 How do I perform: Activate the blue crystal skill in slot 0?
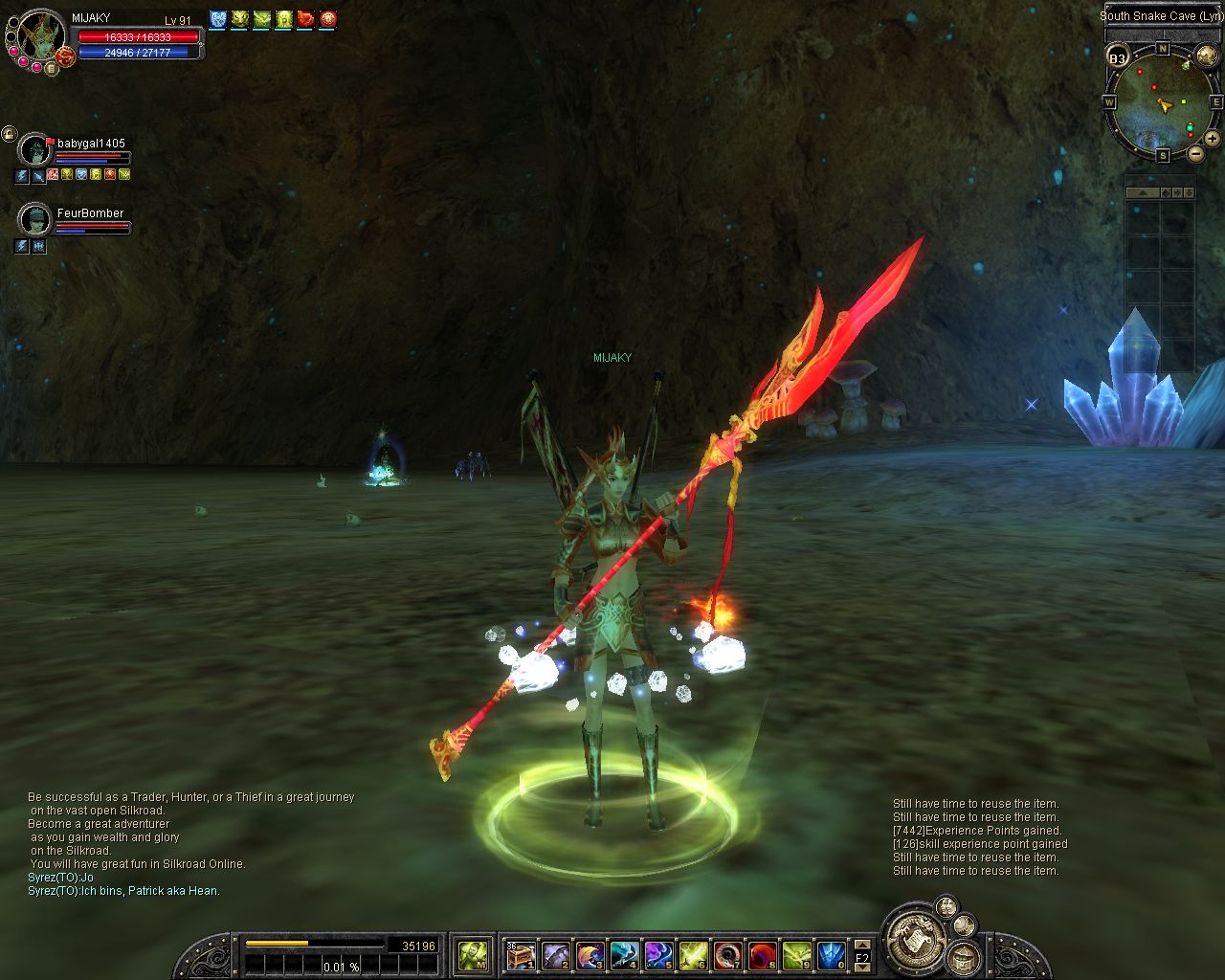point(831,955)
